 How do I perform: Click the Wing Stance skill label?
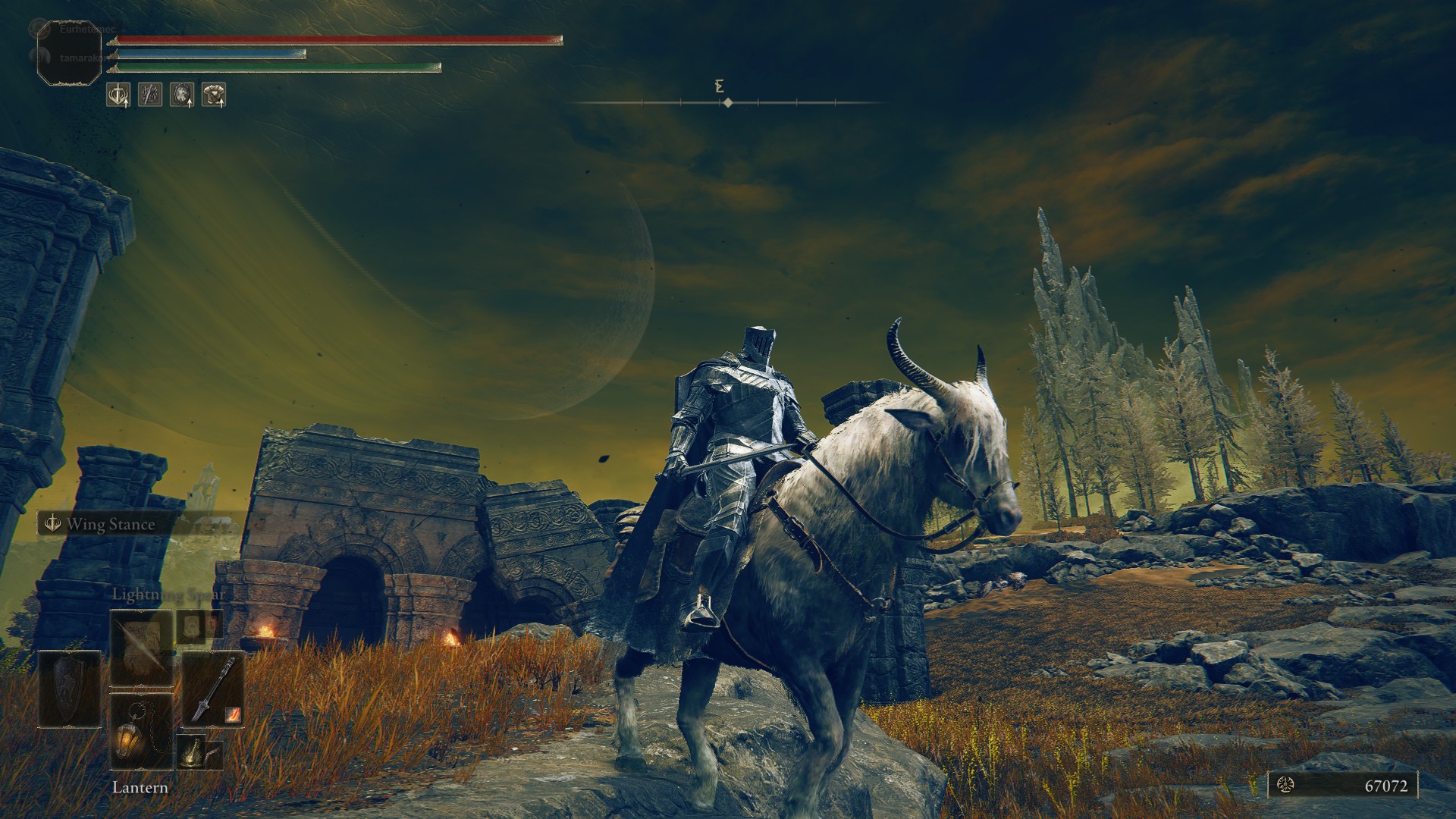coord(109,524)
